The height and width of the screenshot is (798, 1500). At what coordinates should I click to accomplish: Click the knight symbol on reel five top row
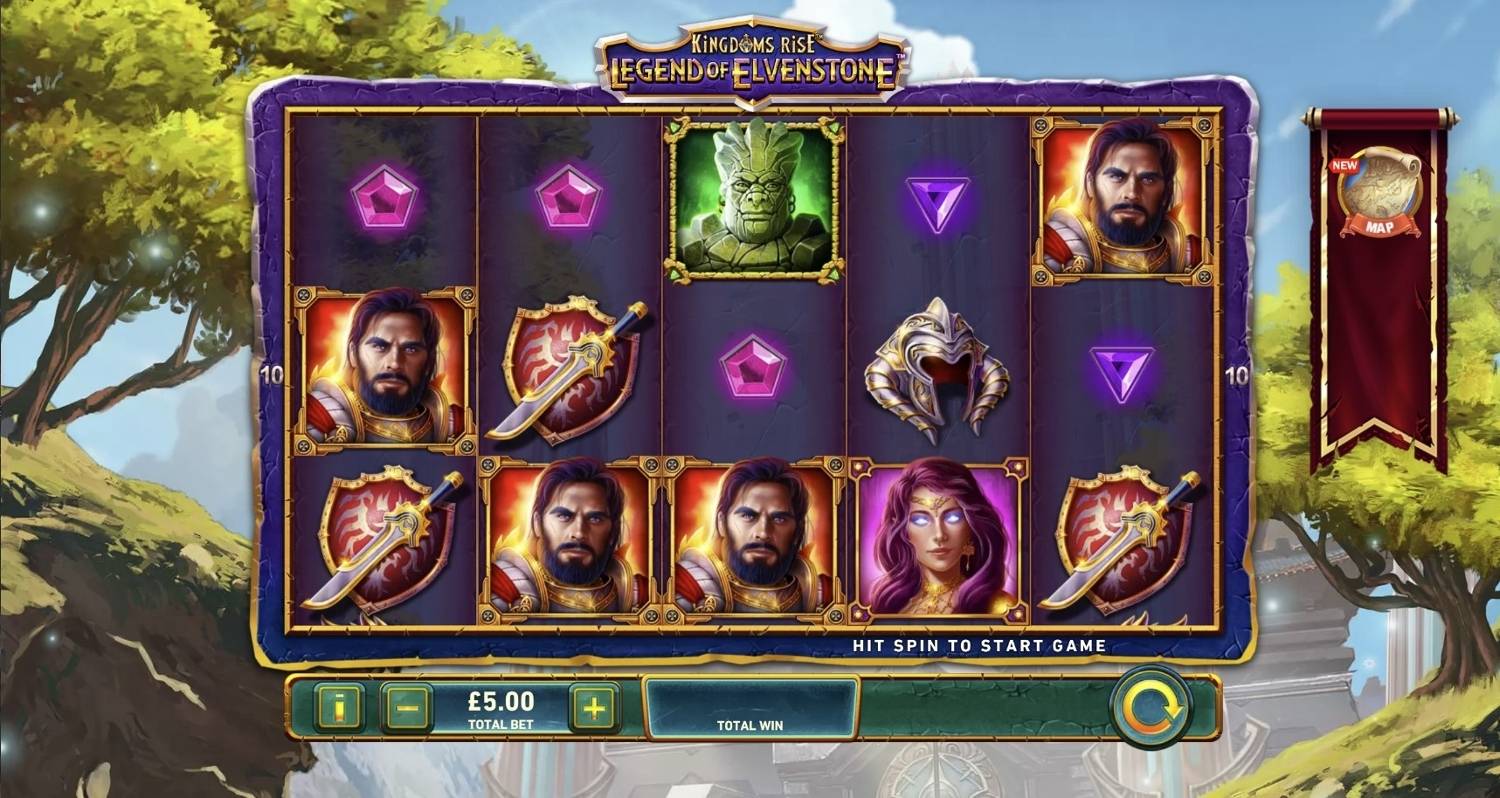coord(1122,198)
